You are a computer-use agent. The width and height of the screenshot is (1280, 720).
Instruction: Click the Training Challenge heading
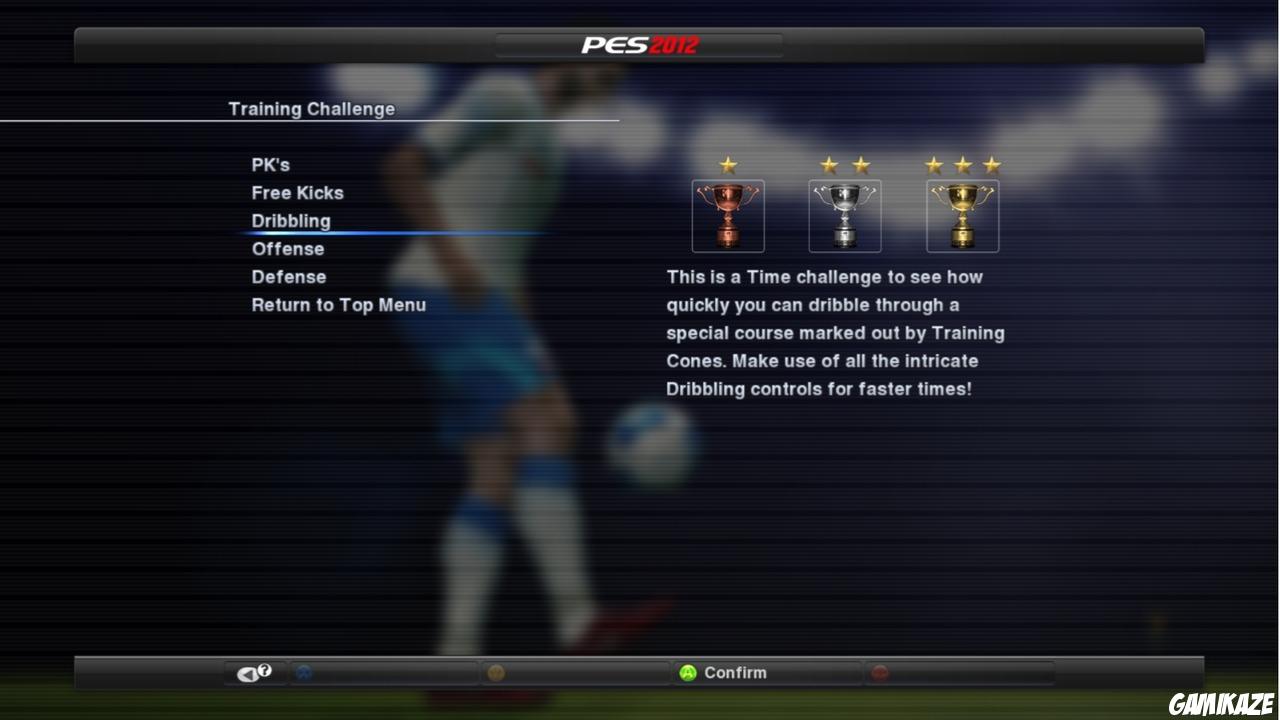pos(311,108)
